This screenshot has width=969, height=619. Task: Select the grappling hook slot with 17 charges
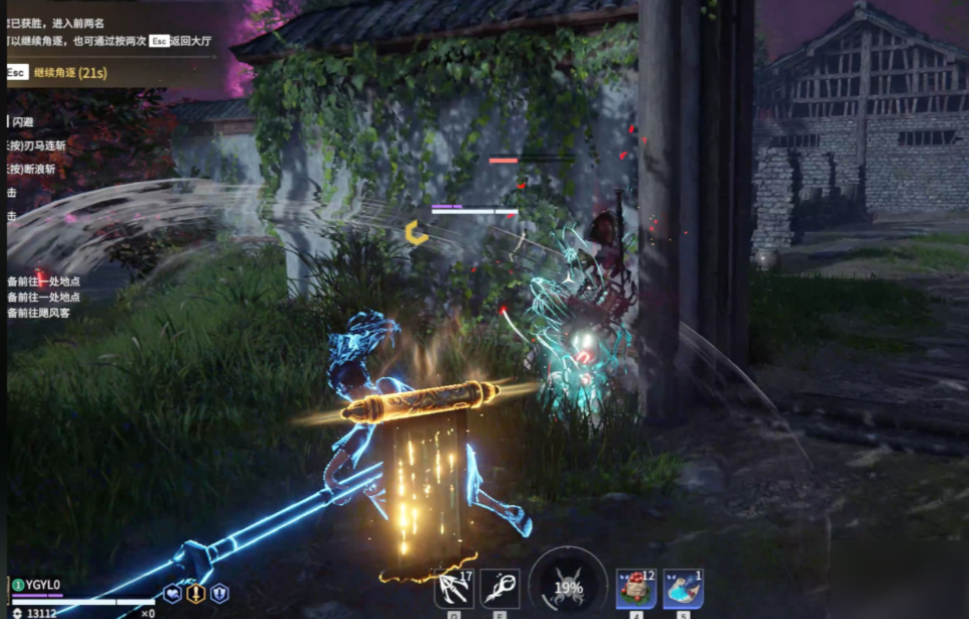tap(453, 588)
